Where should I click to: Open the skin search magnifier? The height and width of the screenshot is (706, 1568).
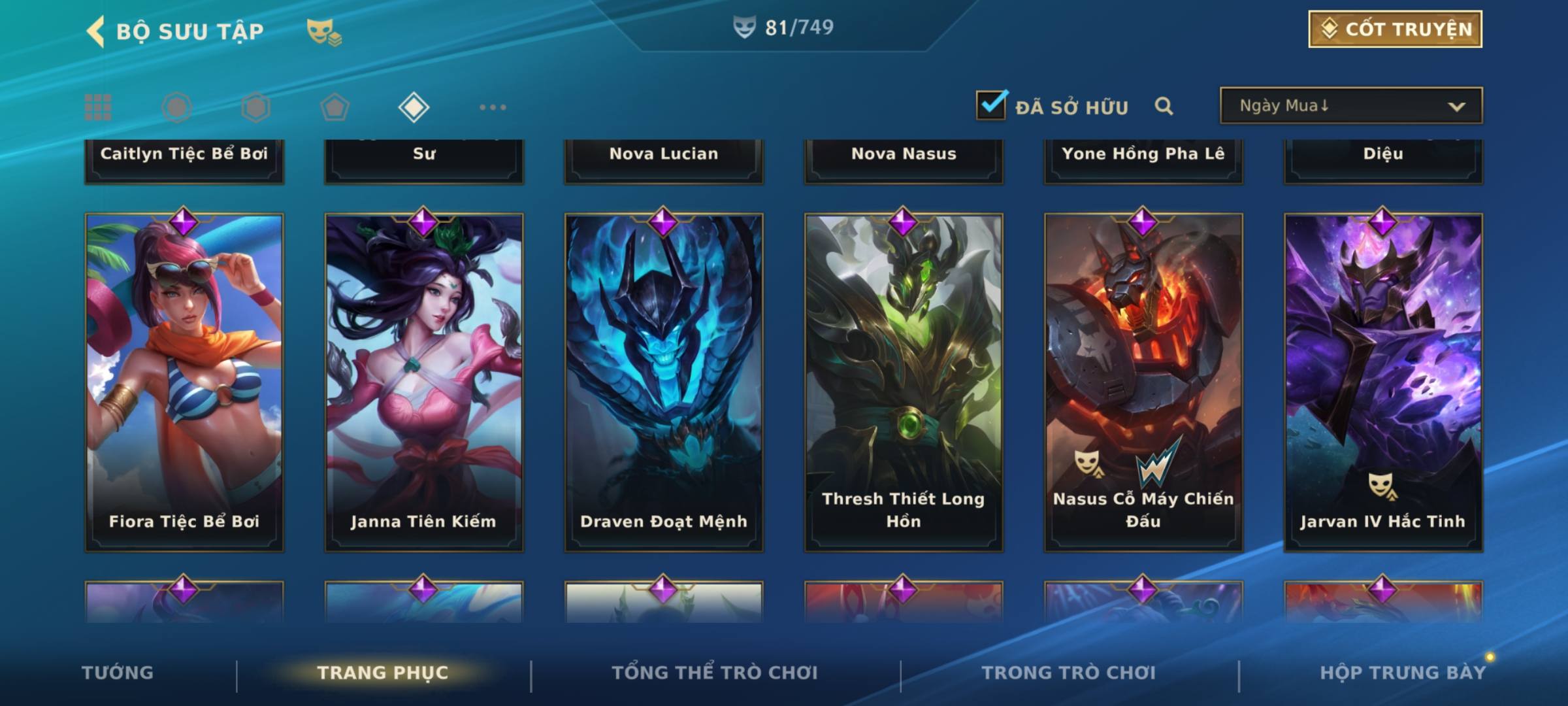(x=1164, y=106)
